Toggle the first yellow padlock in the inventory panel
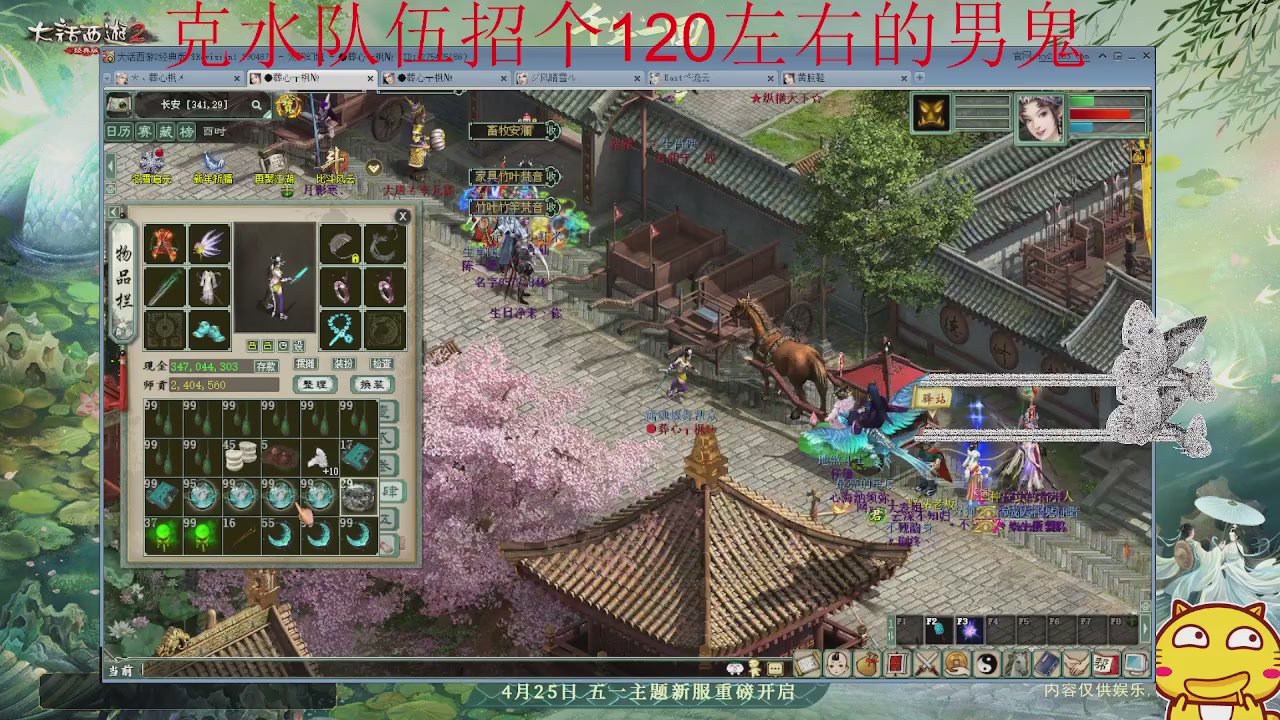Screen dimensions: 1280x720 (x=252, y=345)
